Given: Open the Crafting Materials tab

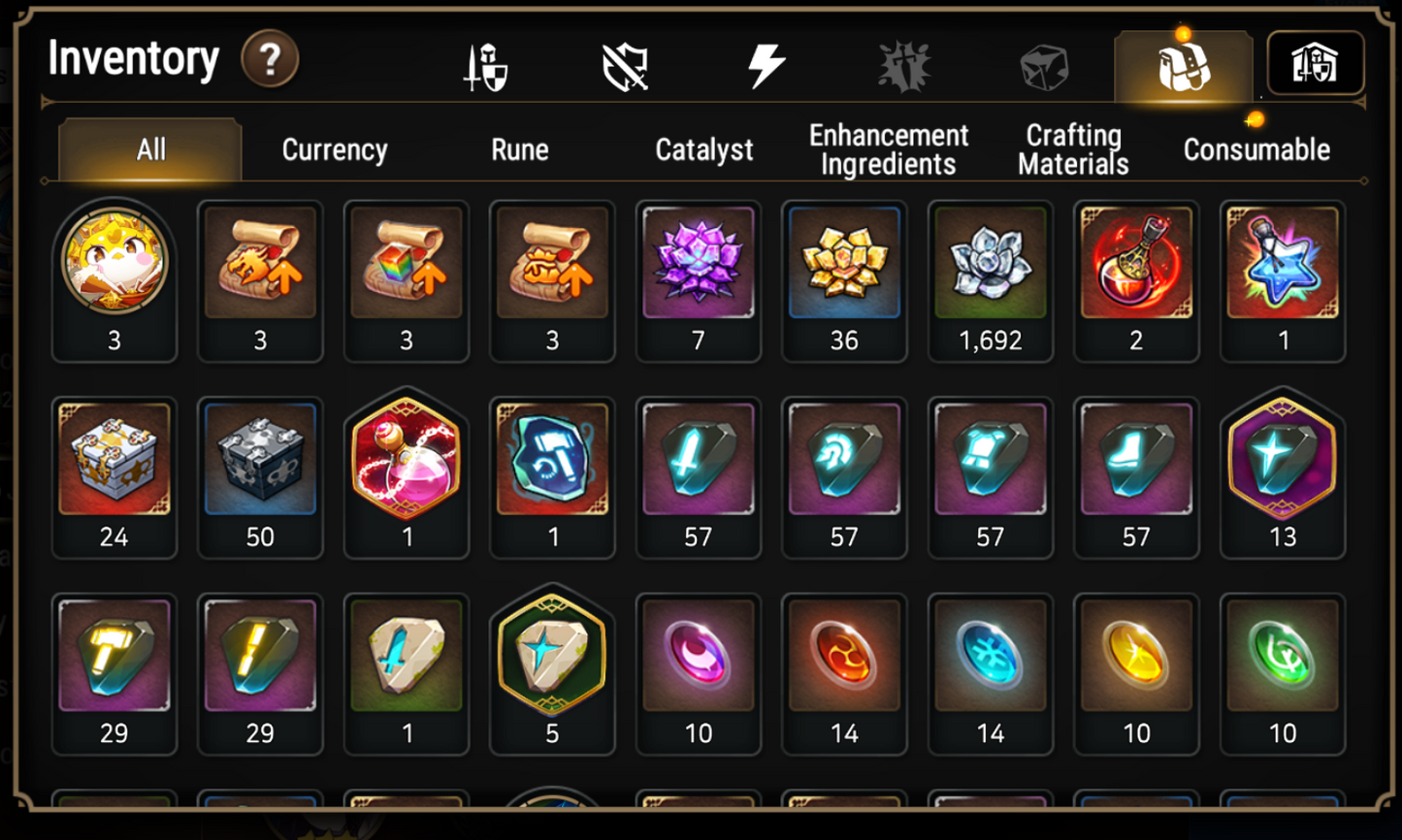Looking at the screenshot, I should click(x=1071, y=149).
